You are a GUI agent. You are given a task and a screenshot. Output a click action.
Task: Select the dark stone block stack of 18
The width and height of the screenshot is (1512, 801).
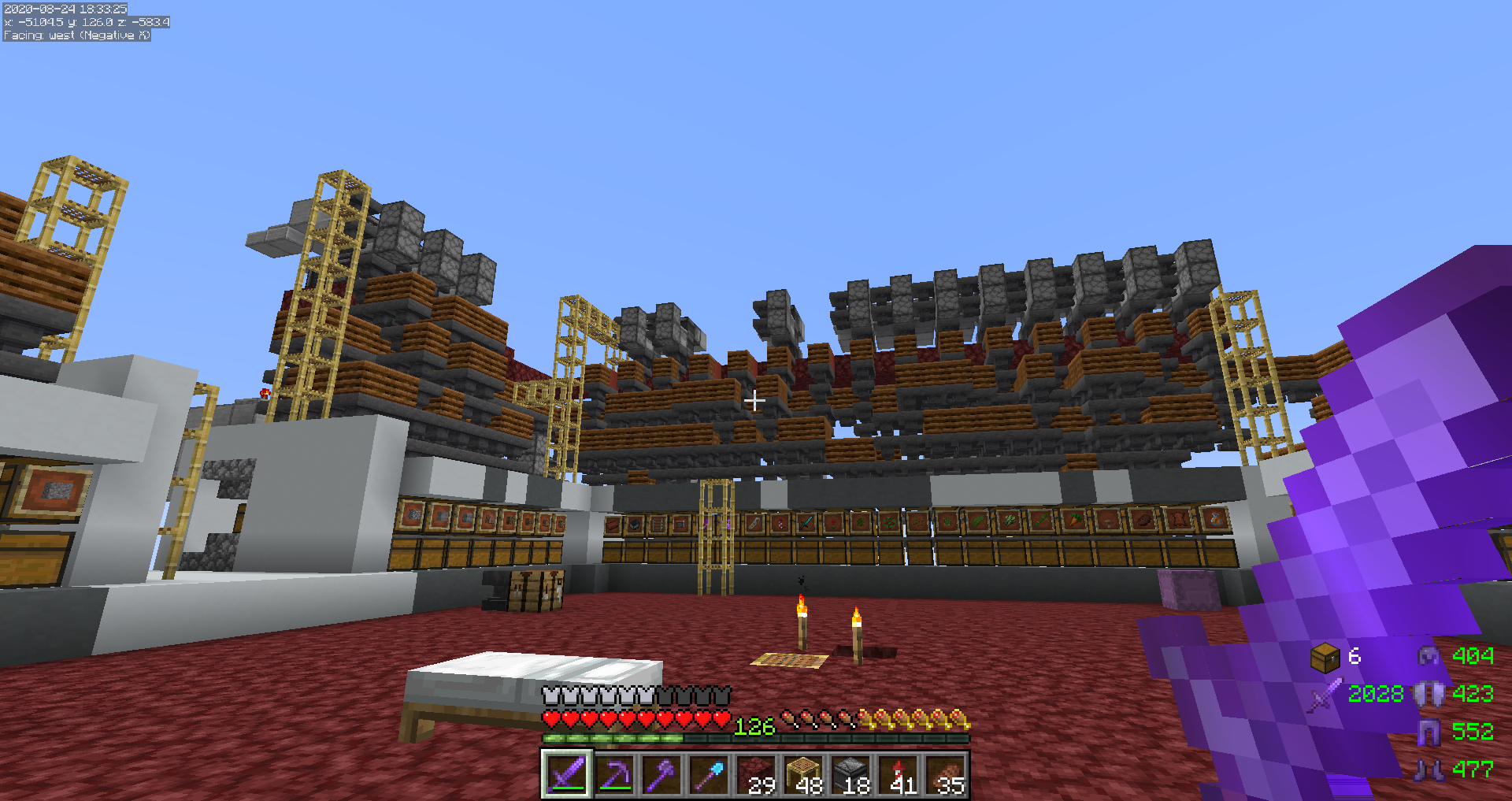[x=850, y=774]
